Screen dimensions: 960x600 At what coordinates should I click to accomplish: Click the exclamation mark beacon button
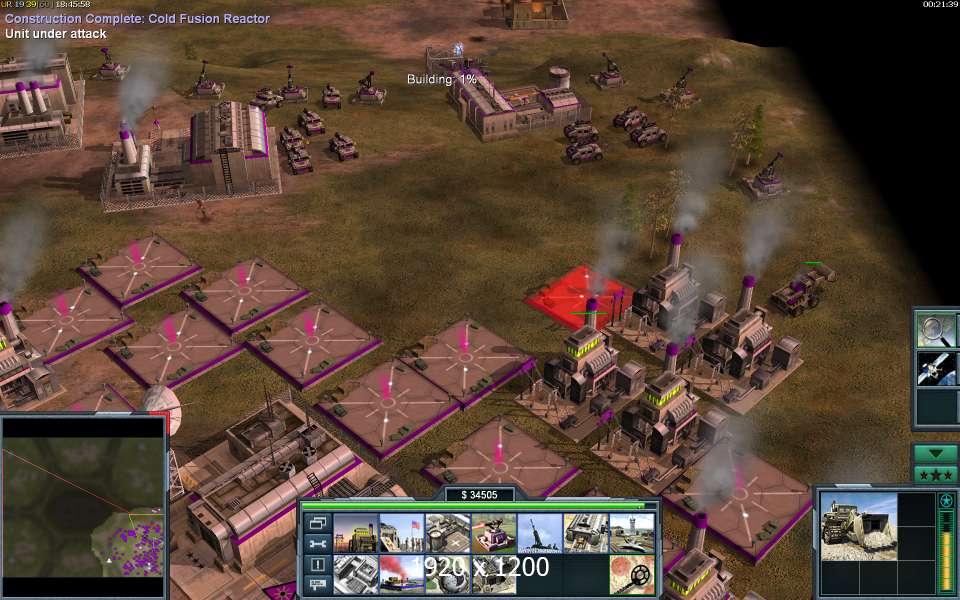click(317, 565)
